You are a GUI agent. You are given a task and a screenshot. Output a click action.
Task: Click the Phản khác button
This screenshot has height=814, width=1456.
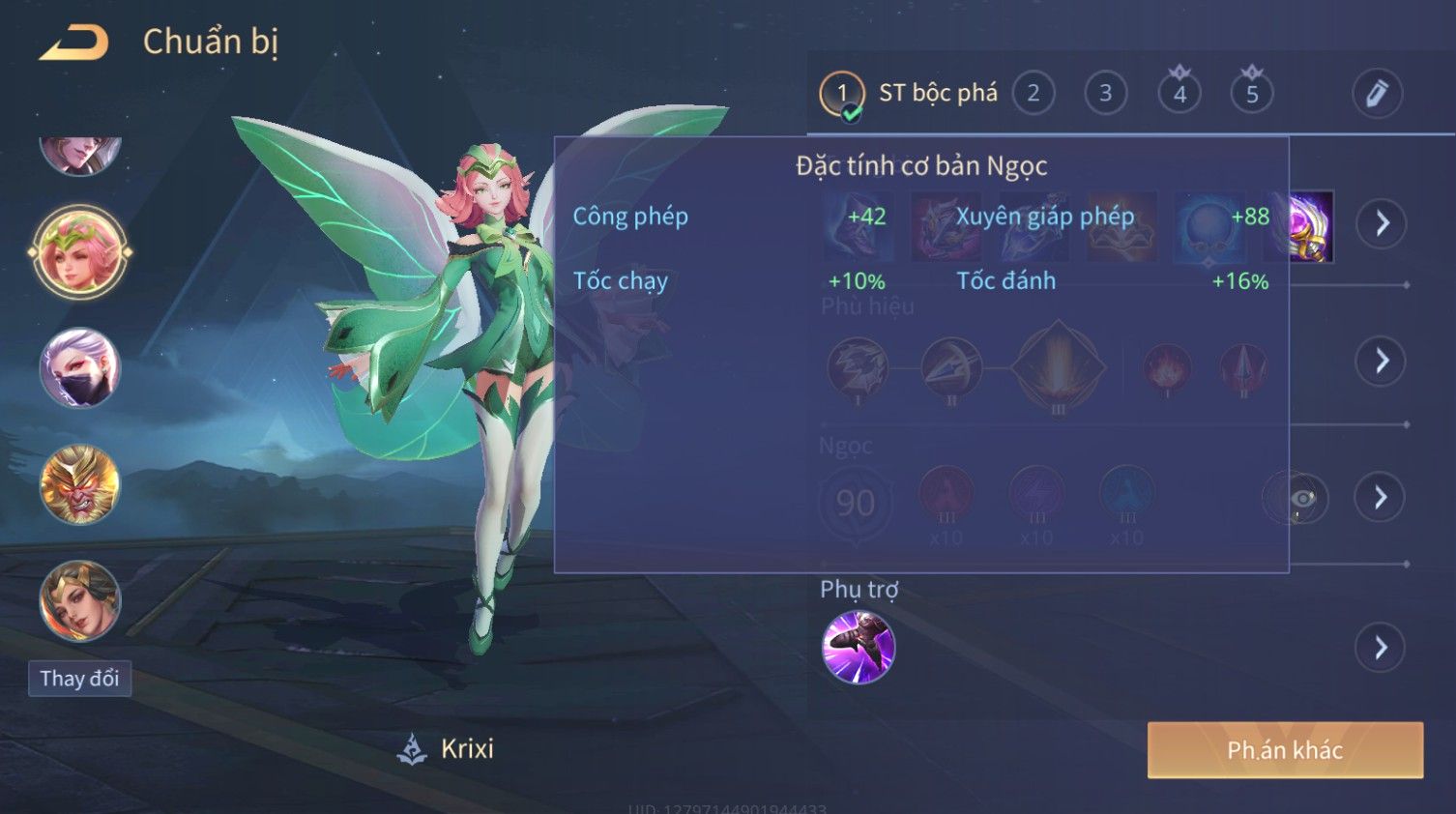click(1285, 750)
